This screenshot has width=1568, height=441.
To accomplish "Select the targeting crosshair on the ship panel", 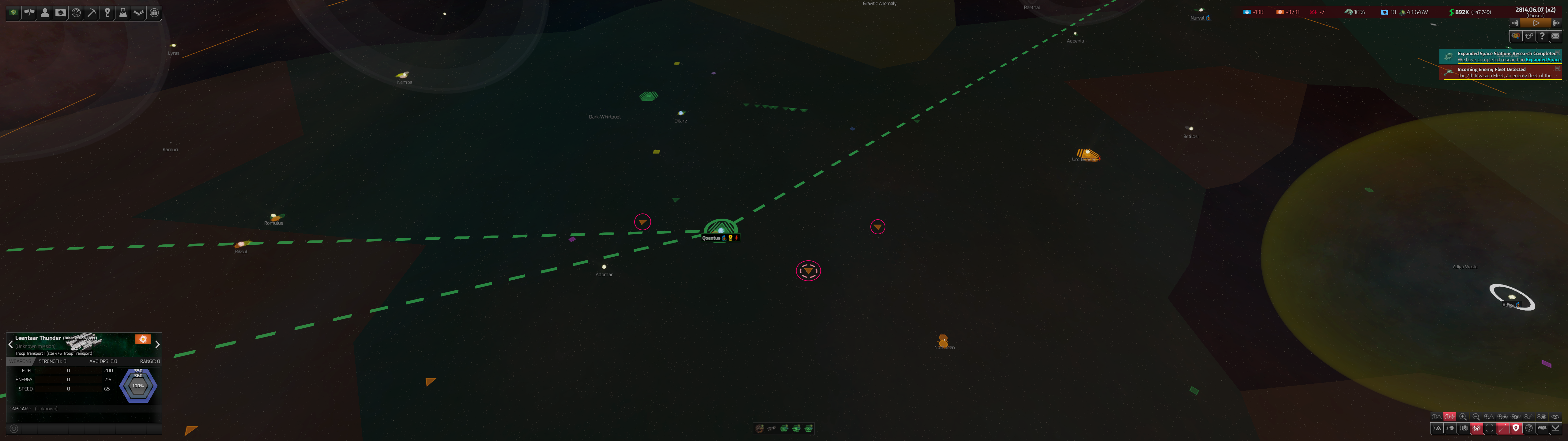I will [14, 429].
